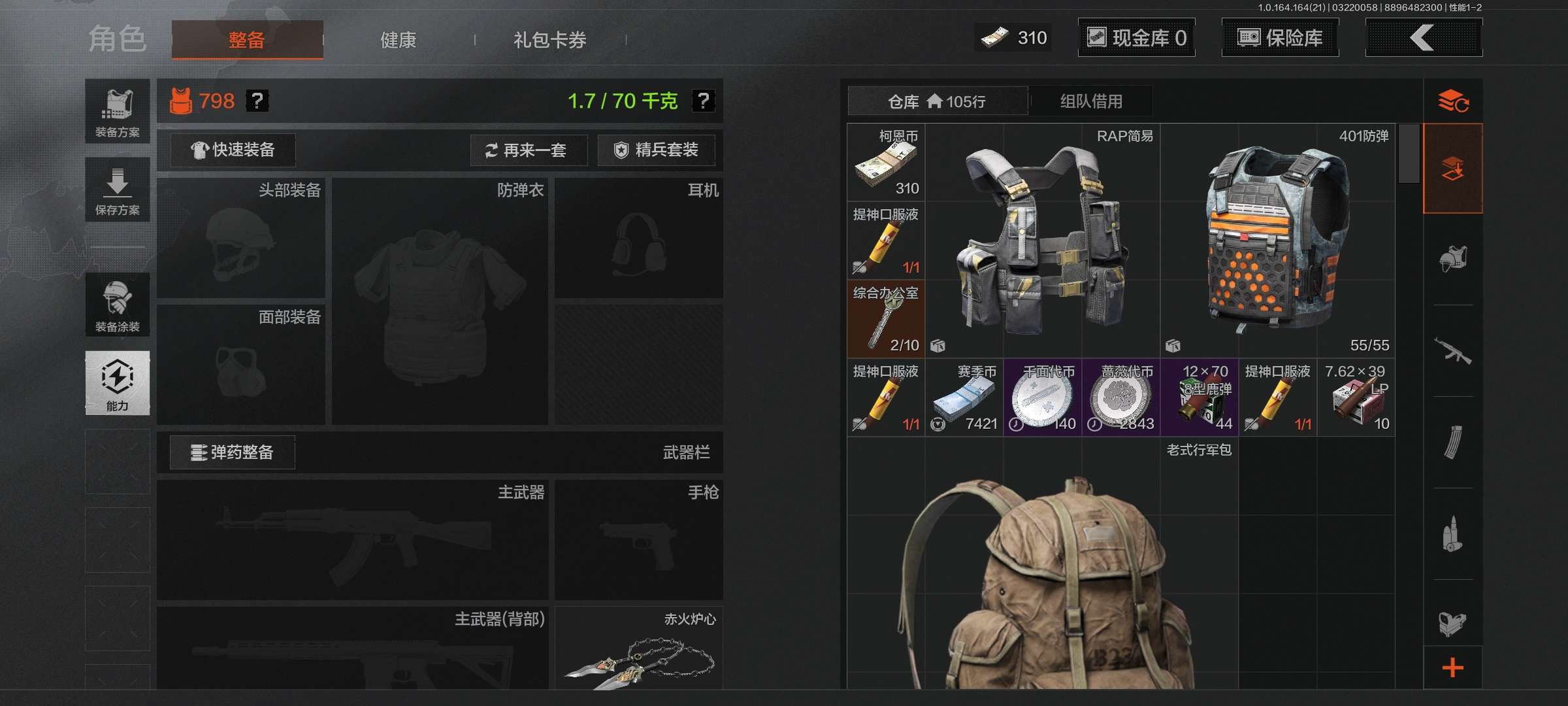Select the 赛季币 season currency stack

point(964,397)
